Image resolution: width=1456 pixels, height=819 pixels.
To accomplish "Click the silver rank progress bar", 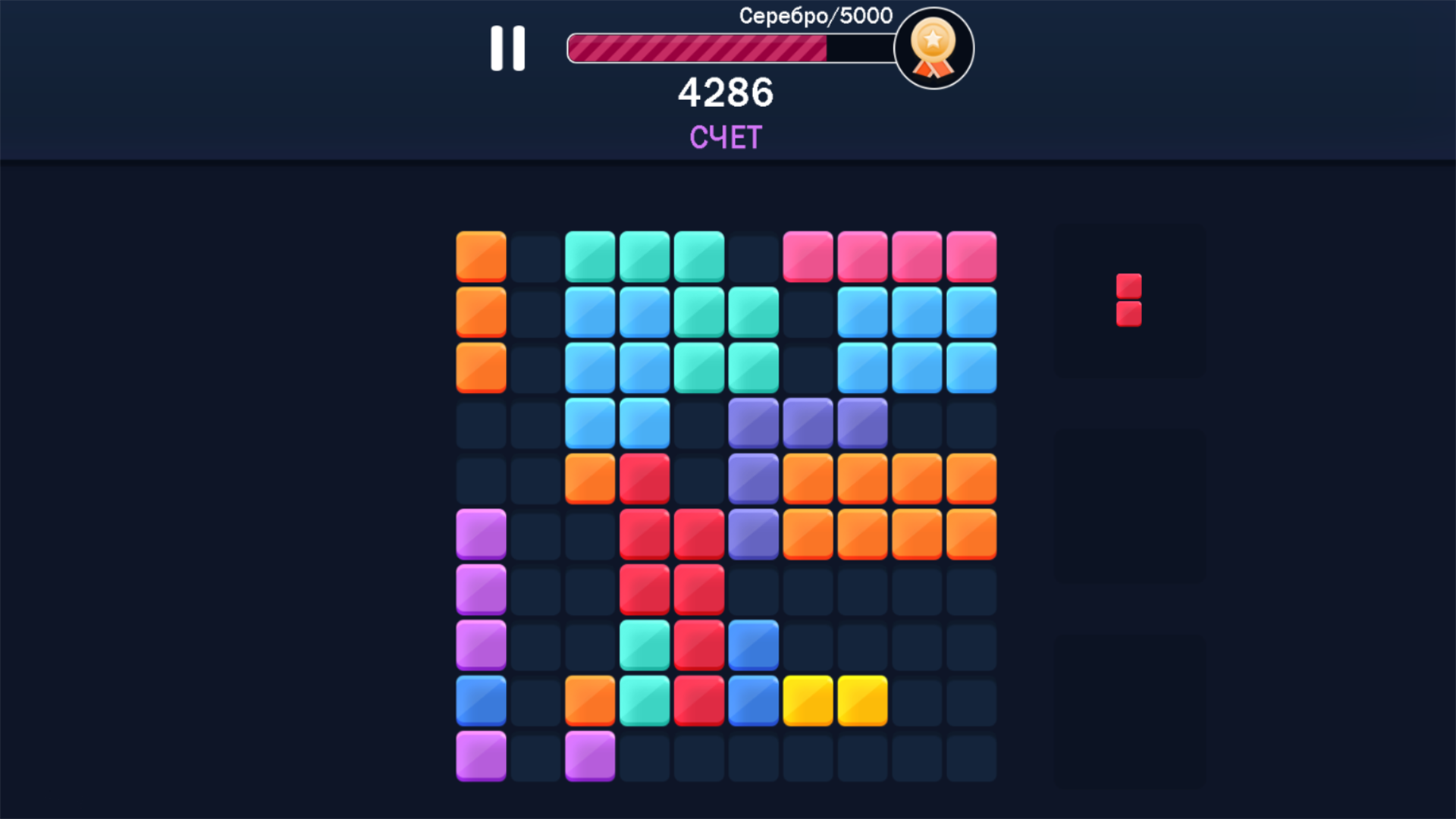I will pyautogui.click(x=728, y=45).
